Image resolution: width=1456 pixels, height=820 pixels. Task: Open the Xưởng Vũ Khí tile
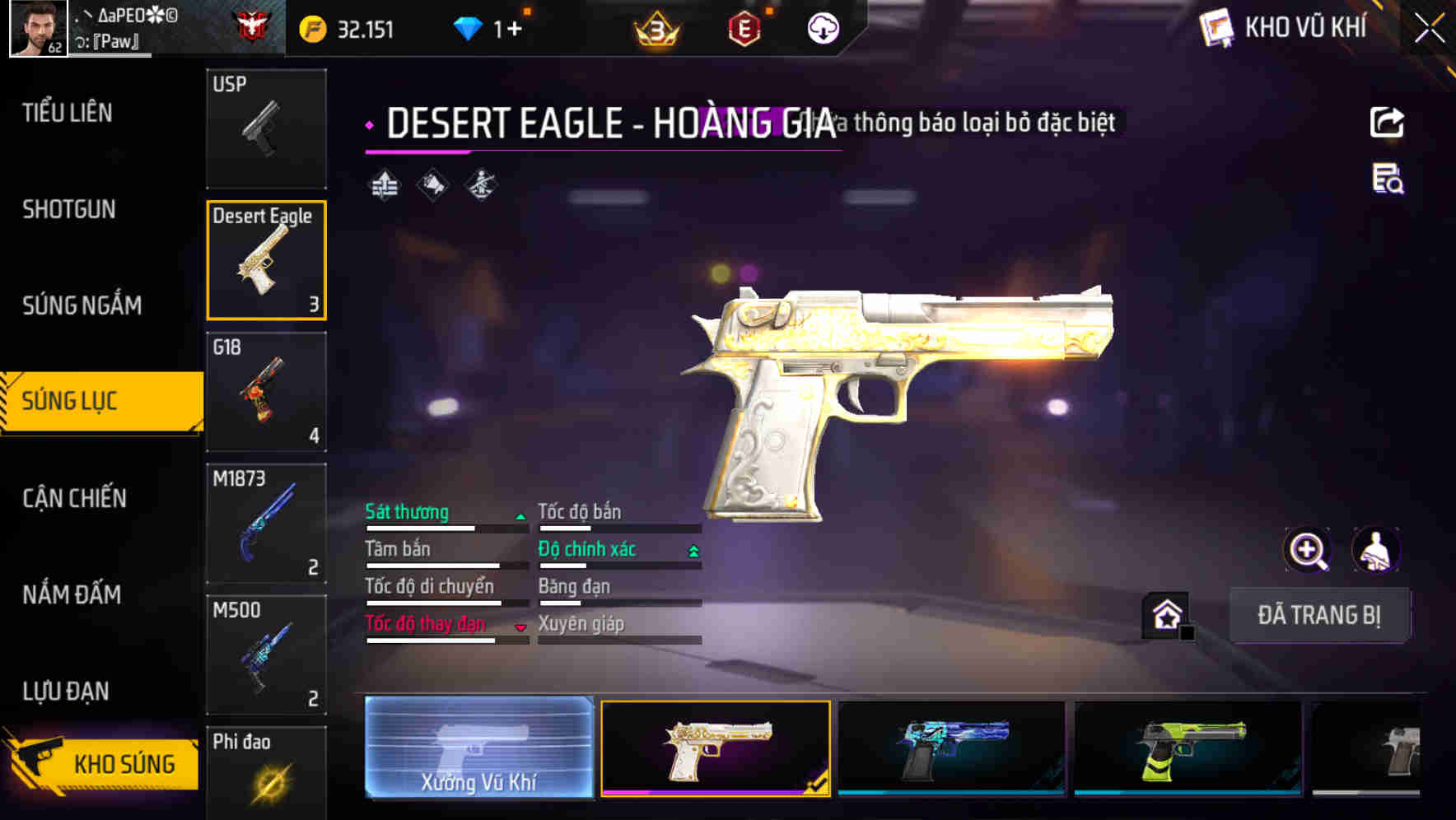click(x=478, y=748)
